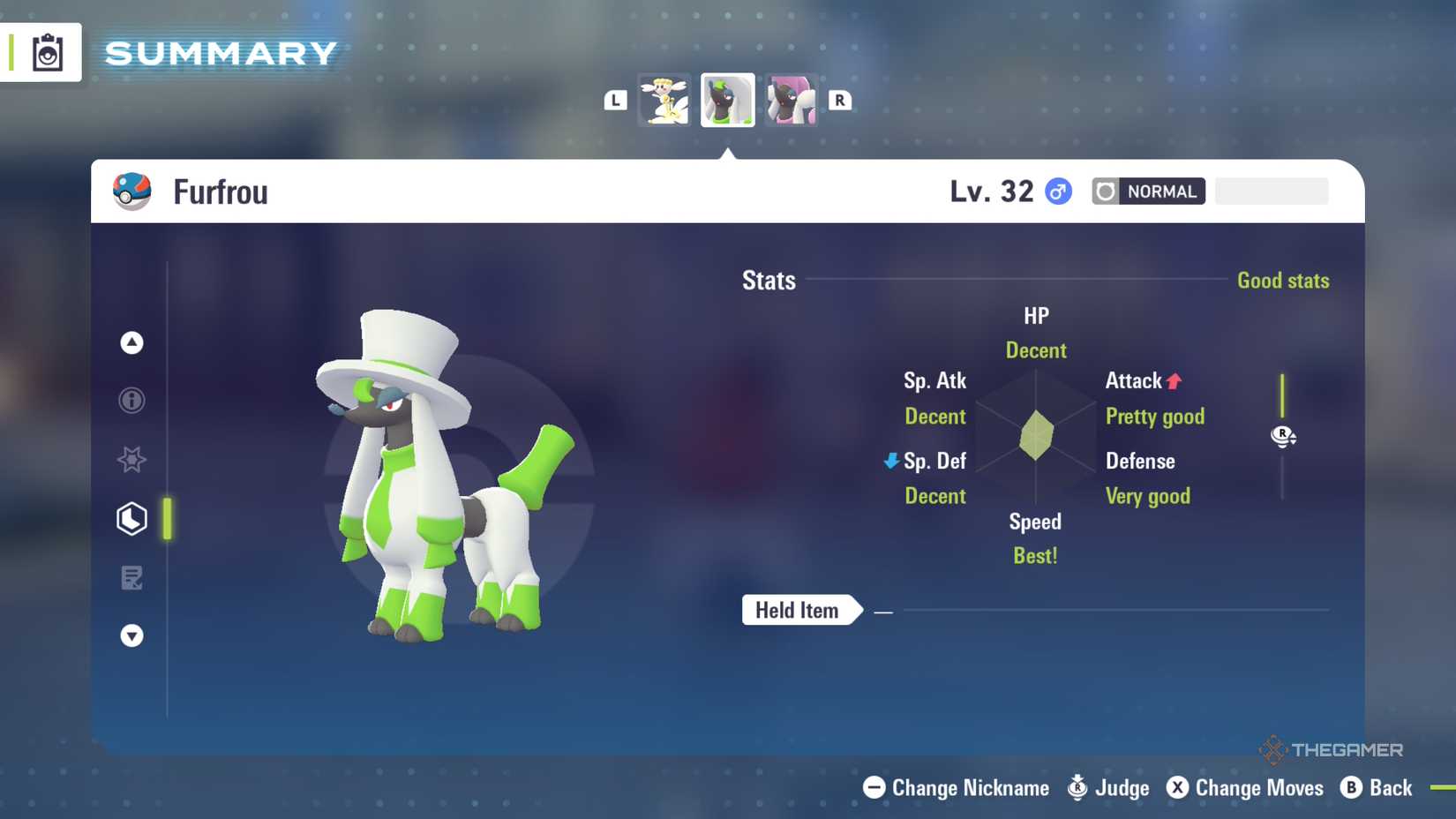Screen dimensions: 1456x819
Task: Switch to the next Pokémon via R tab
Action: [x=838, y=100]
